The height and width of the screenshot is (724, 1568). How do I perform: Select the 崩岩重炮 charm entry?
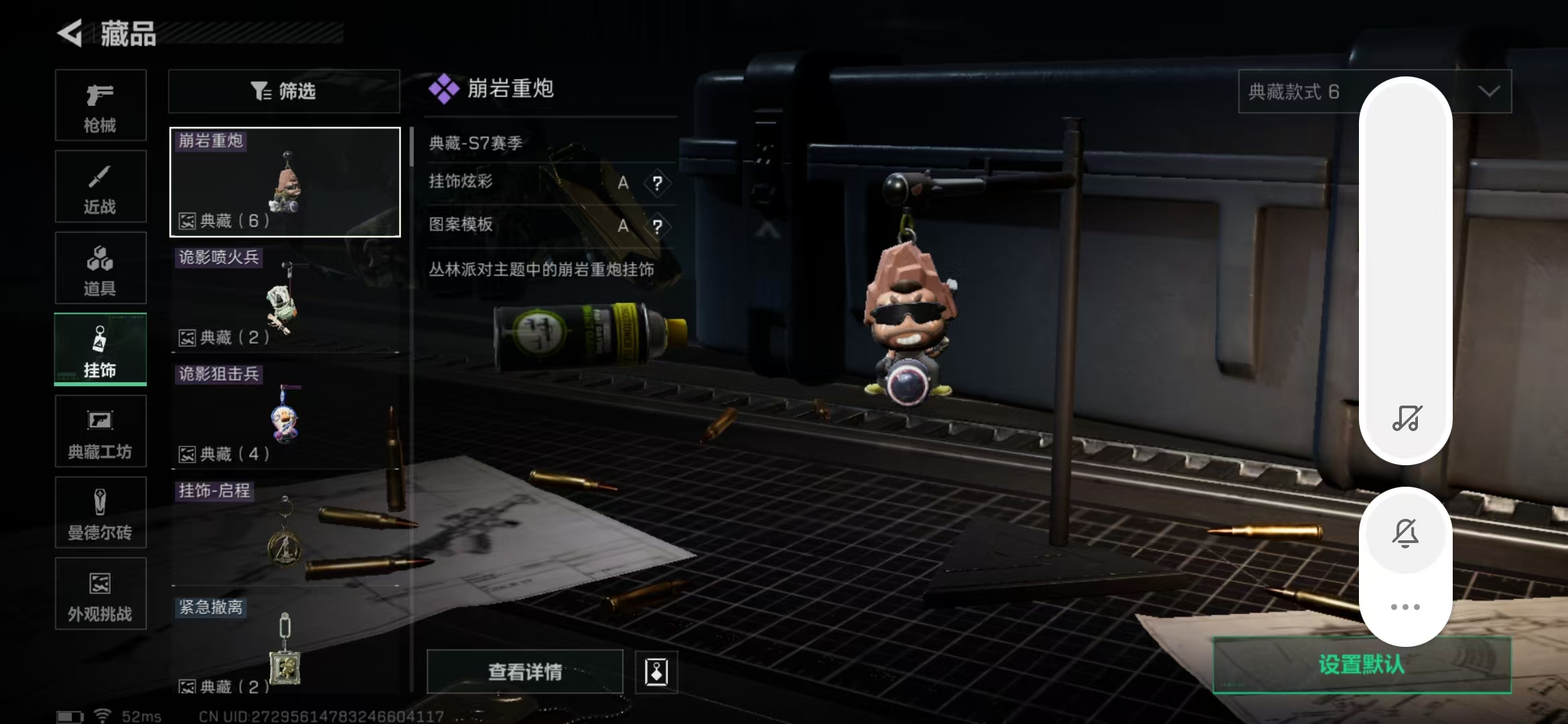pos(285,182)
